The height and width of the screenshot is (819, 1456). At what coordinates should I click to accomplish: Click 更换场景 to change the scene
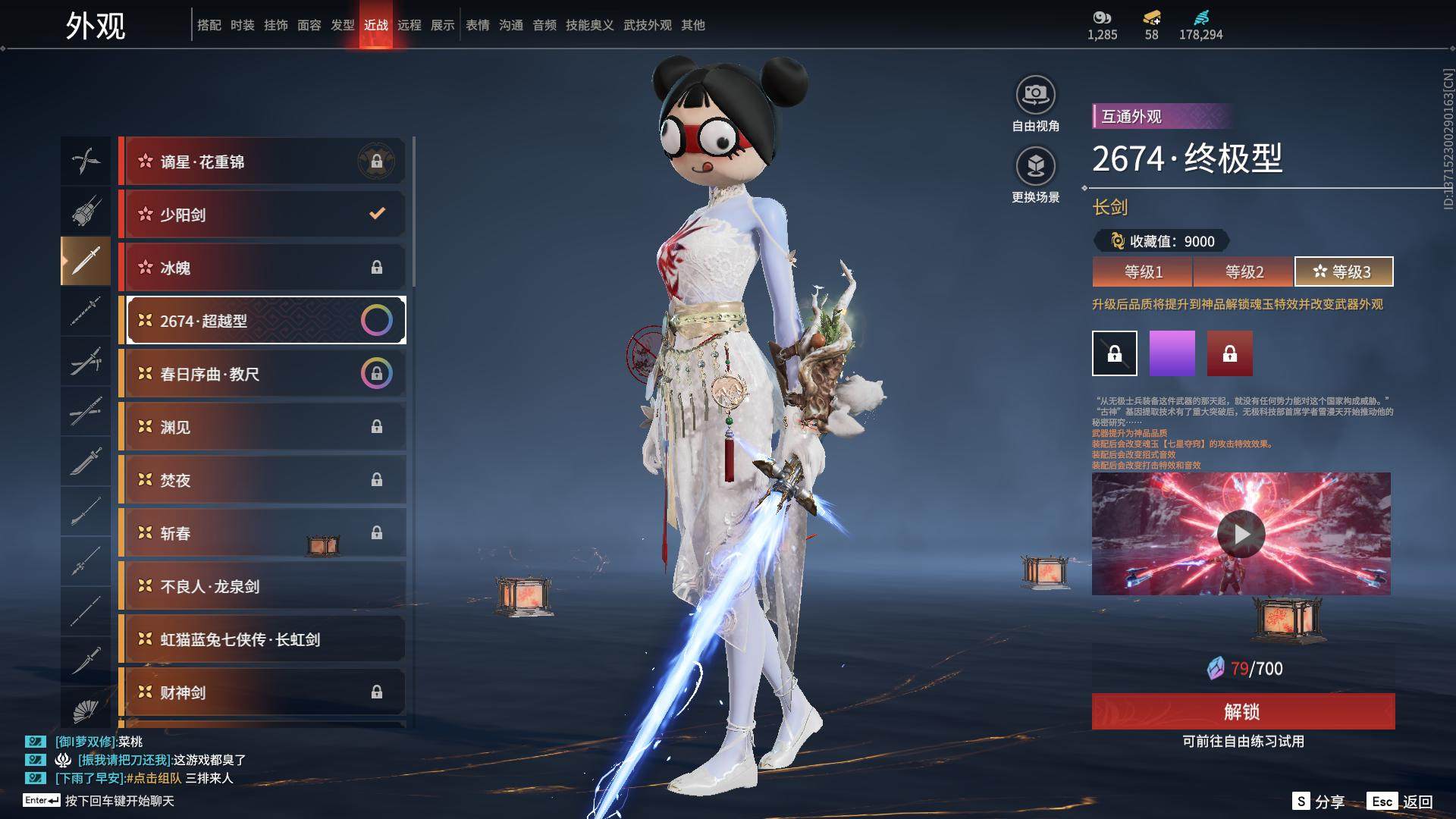1035,175
